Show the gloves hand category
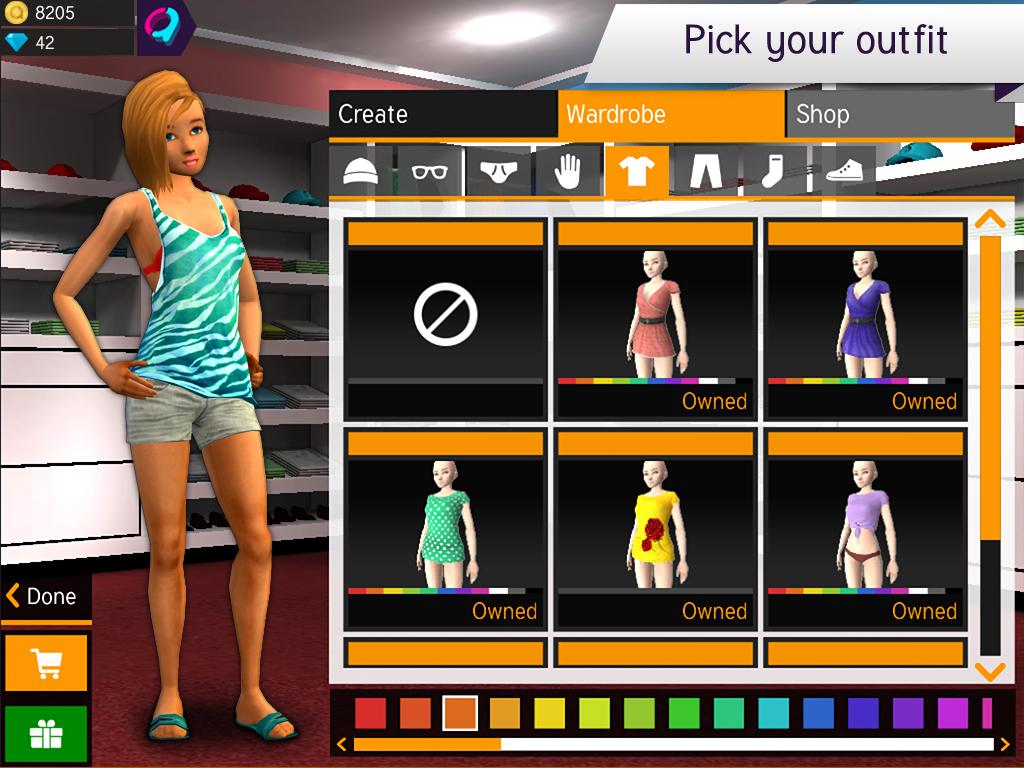 click(567, 171)
